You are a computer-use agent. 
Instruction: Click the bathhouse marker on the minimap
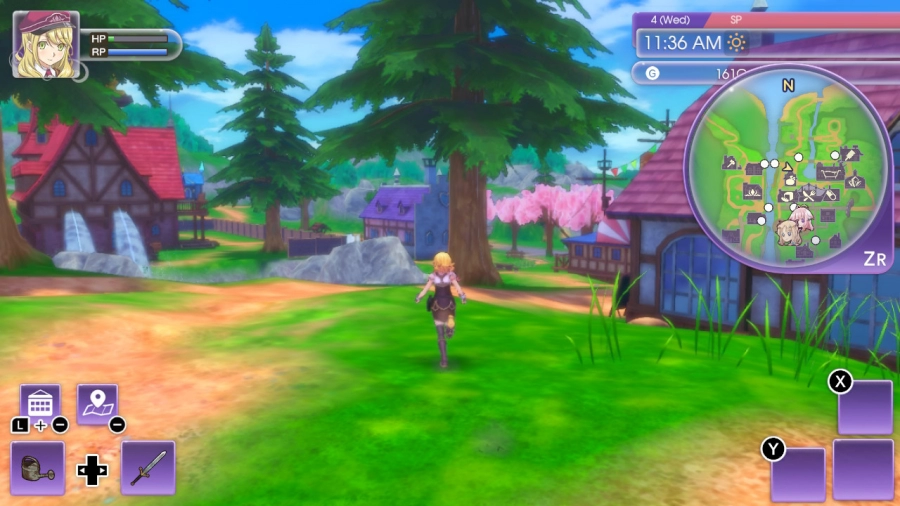[x=829, y=173]
